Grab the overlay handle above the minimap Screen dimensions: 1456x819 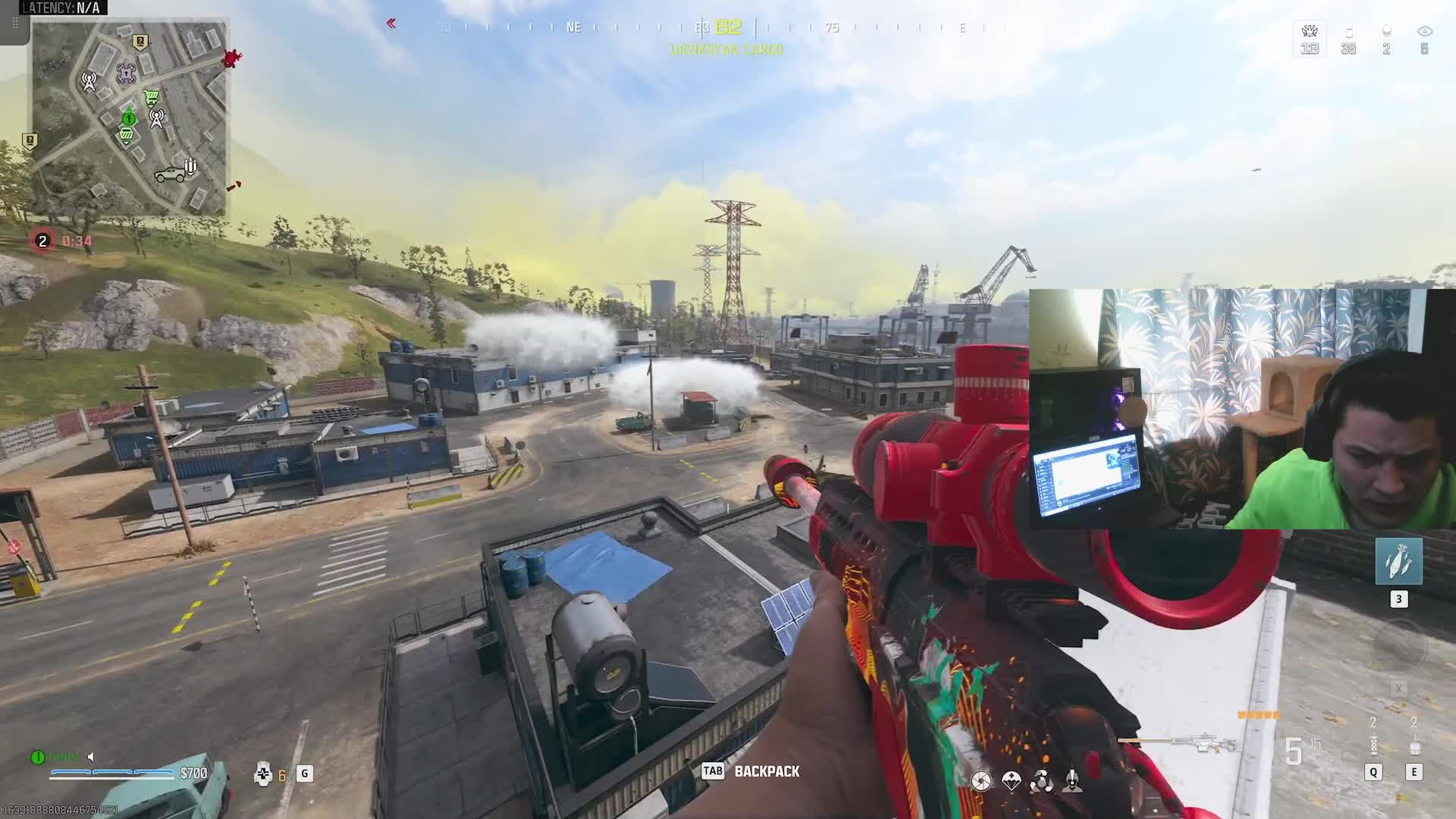(x=14, y=24)
